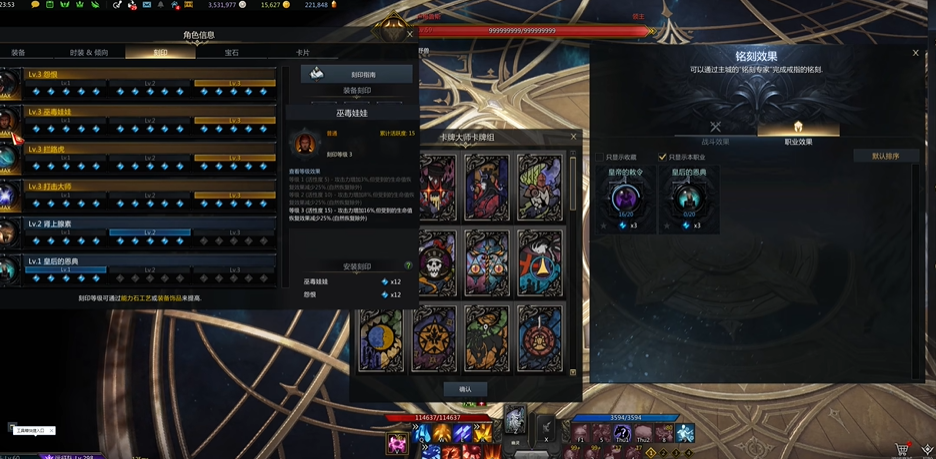Open the 刻印指南 guide button
936x459 pixels.
coord(357,74)
